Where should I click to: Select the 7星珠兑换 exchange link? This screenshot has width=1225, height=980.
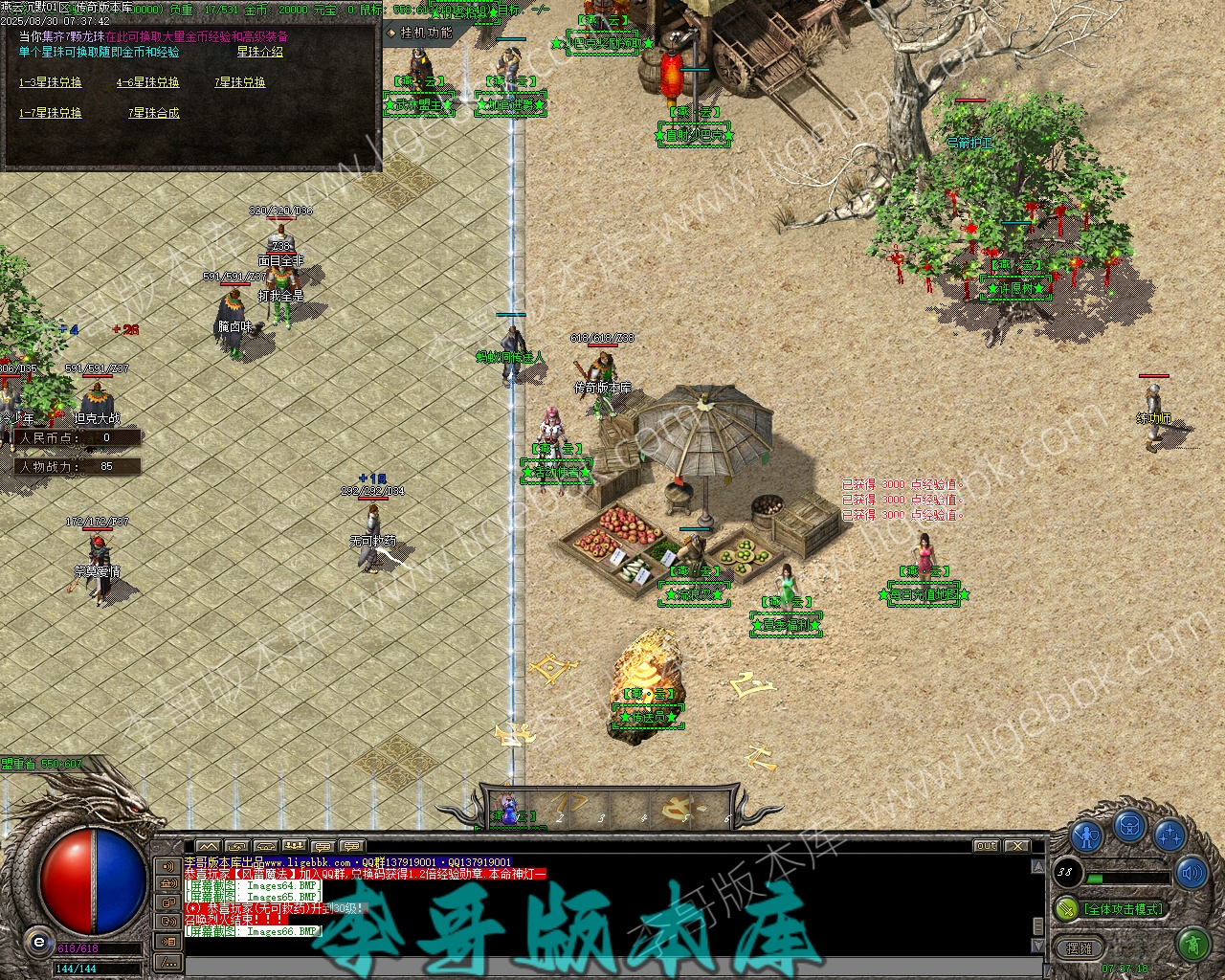coord(239,83)
